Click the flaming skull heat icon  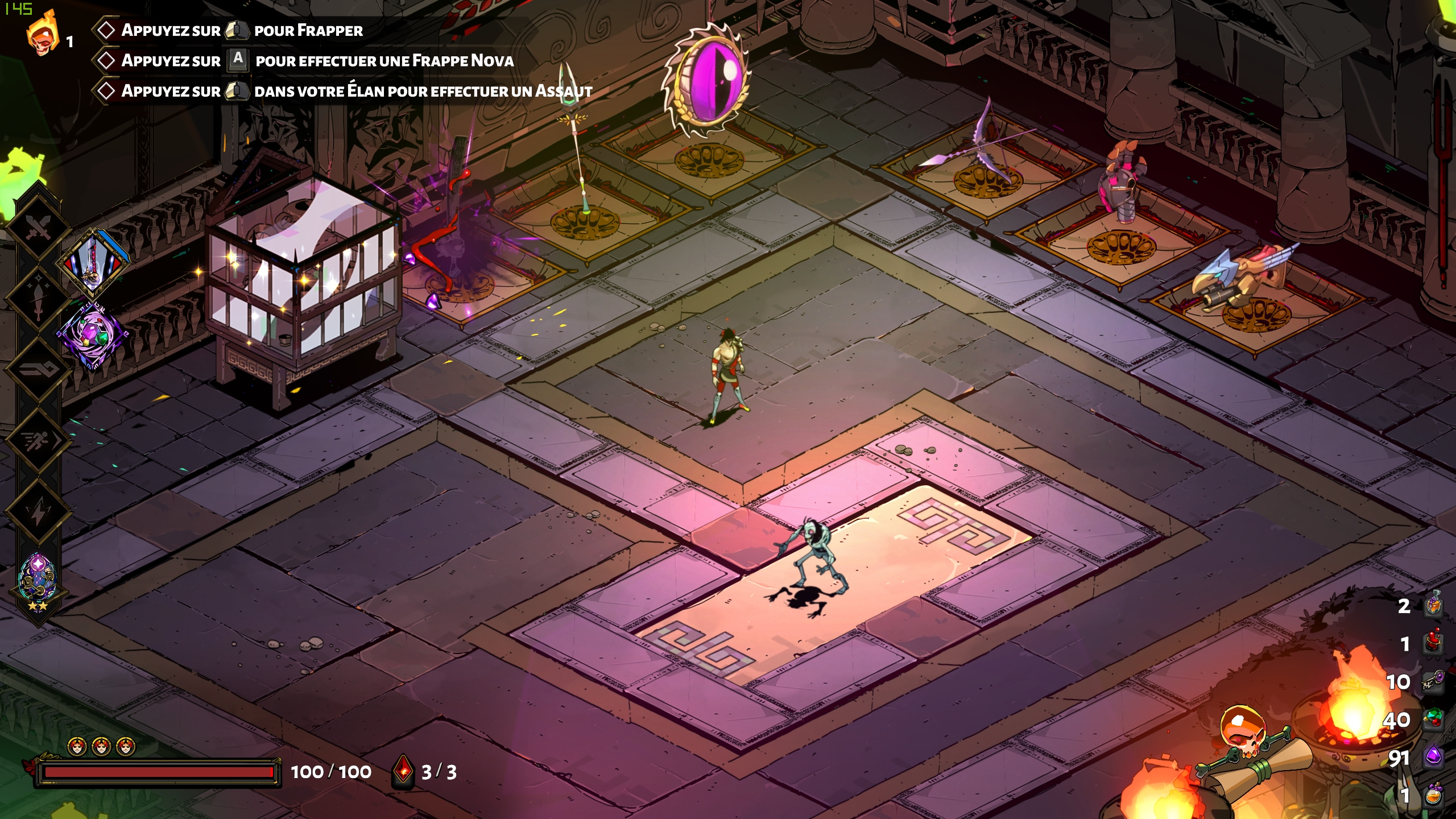click(x=42, y=35)
